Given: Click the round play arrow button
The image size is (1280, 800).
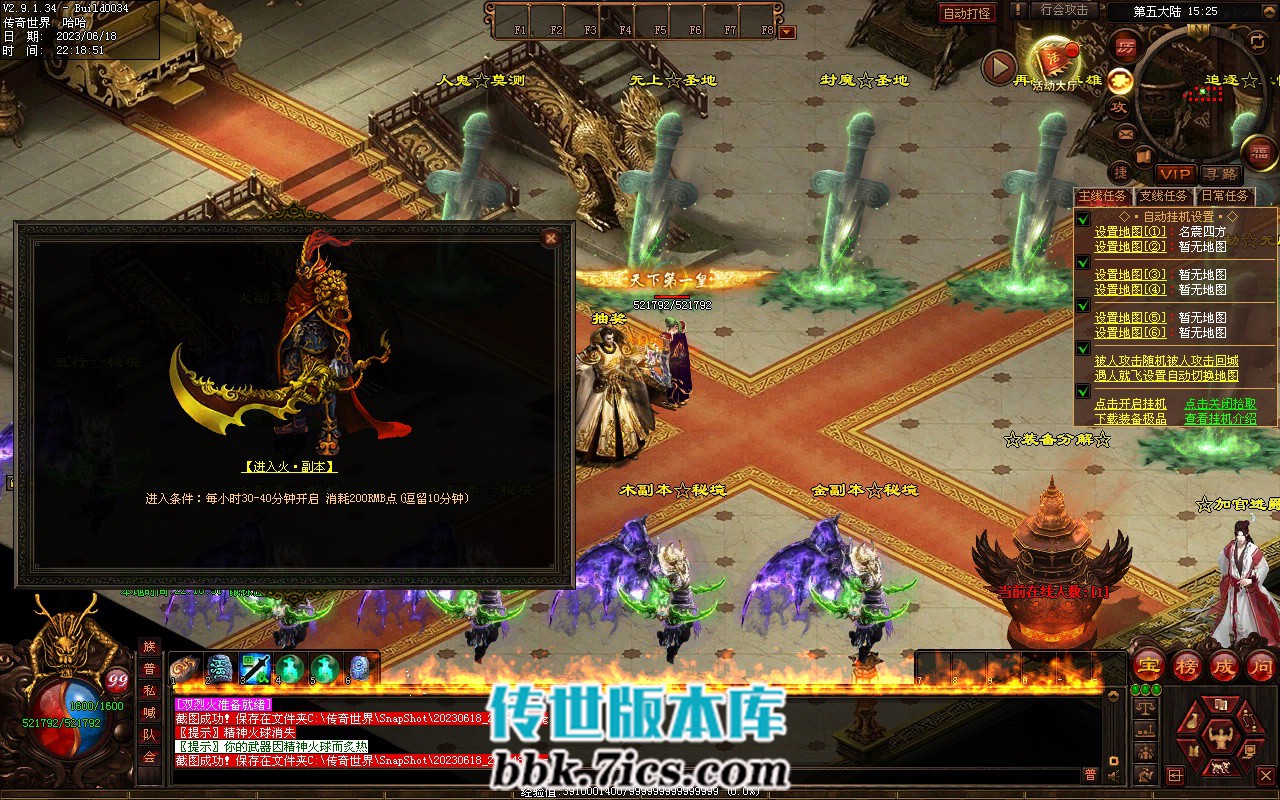Looking at the screenshot, I should click(x=998, y=67).
